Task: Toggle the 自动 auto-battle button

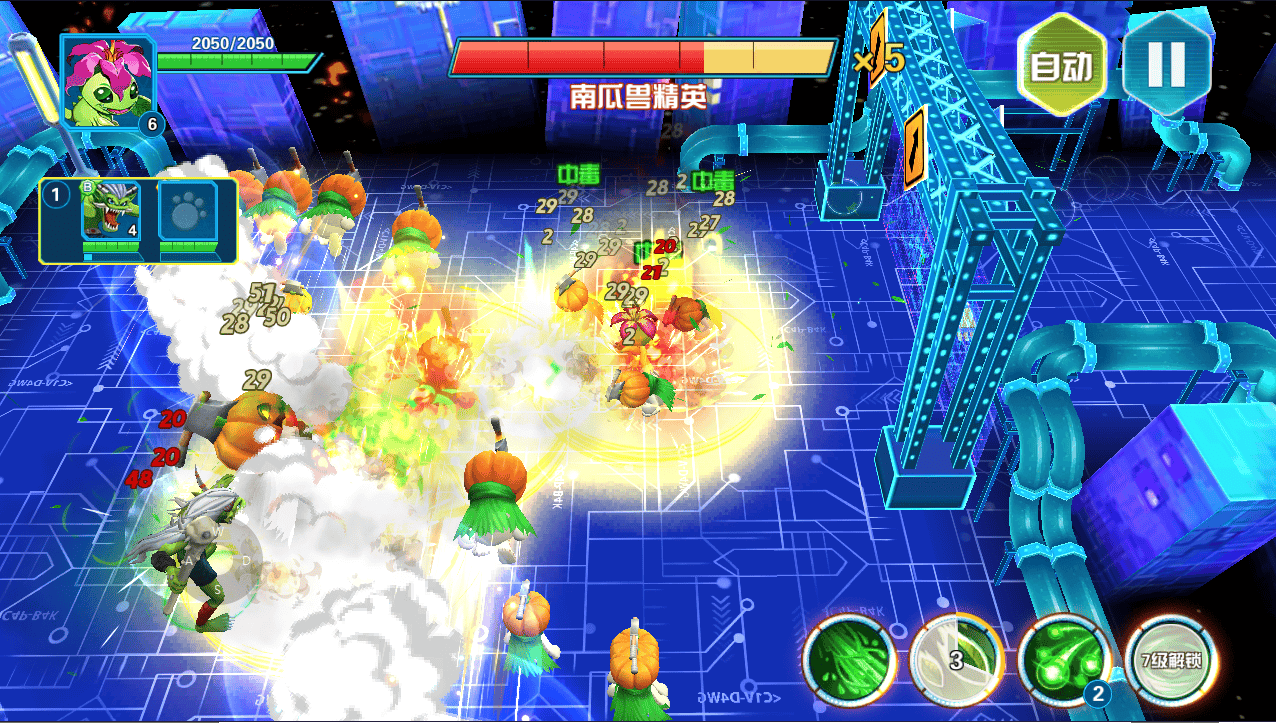Action: tap(1062, 66)
